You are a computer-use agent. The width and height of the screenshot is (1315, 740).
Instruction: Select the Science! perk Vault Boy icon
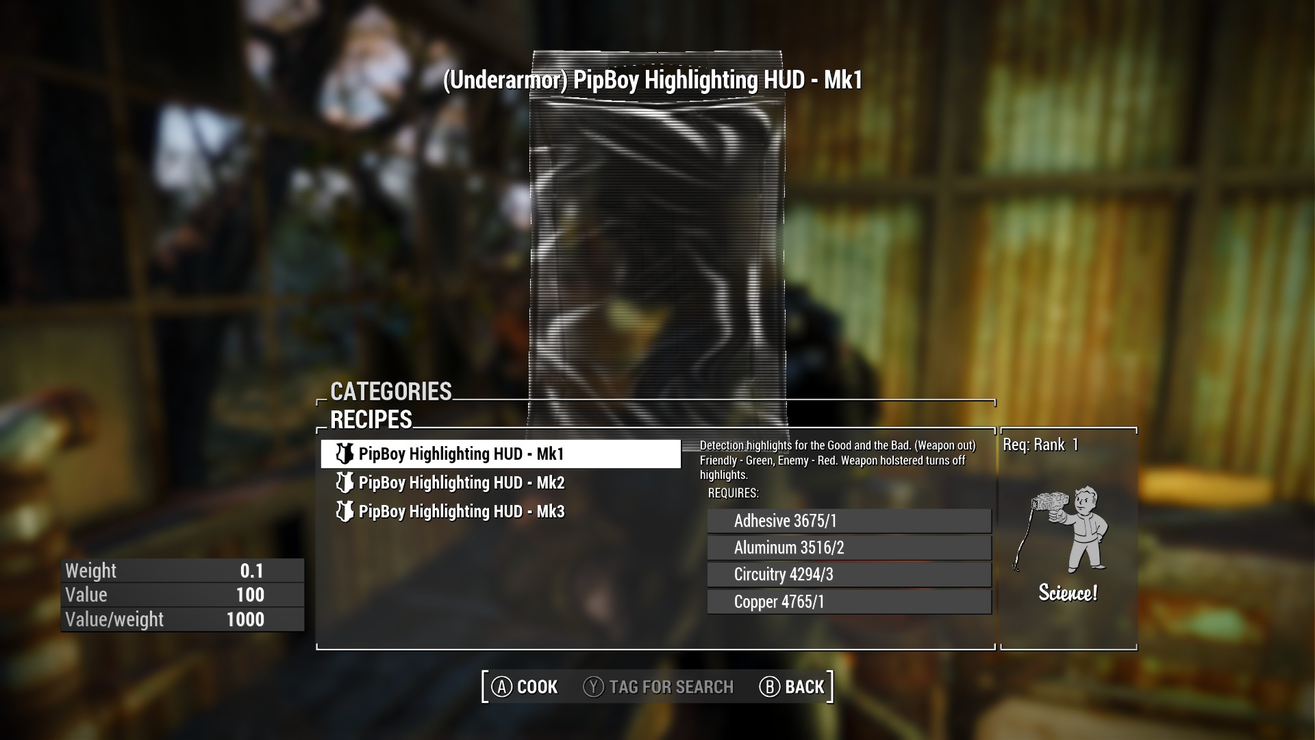pos(1069,532)
